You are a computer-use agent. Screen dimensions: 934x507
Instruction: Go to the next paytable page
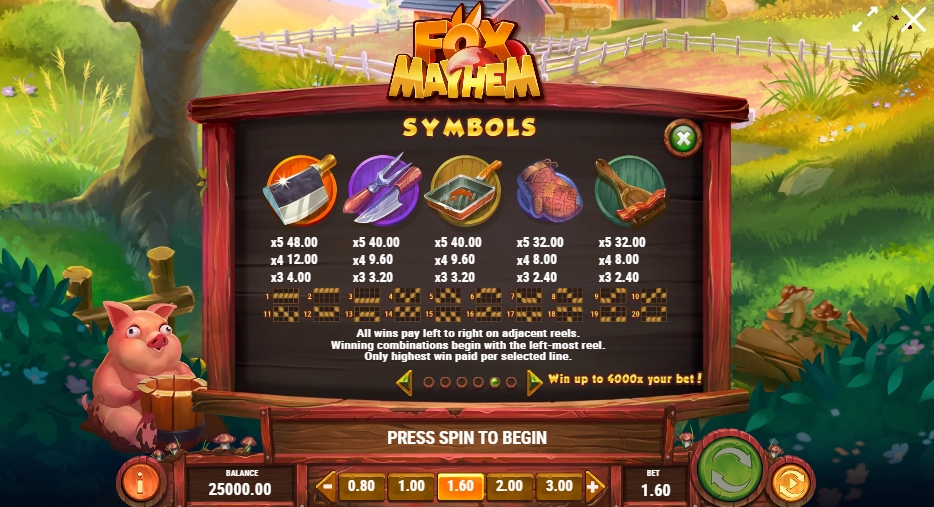(x=534, y=381)
